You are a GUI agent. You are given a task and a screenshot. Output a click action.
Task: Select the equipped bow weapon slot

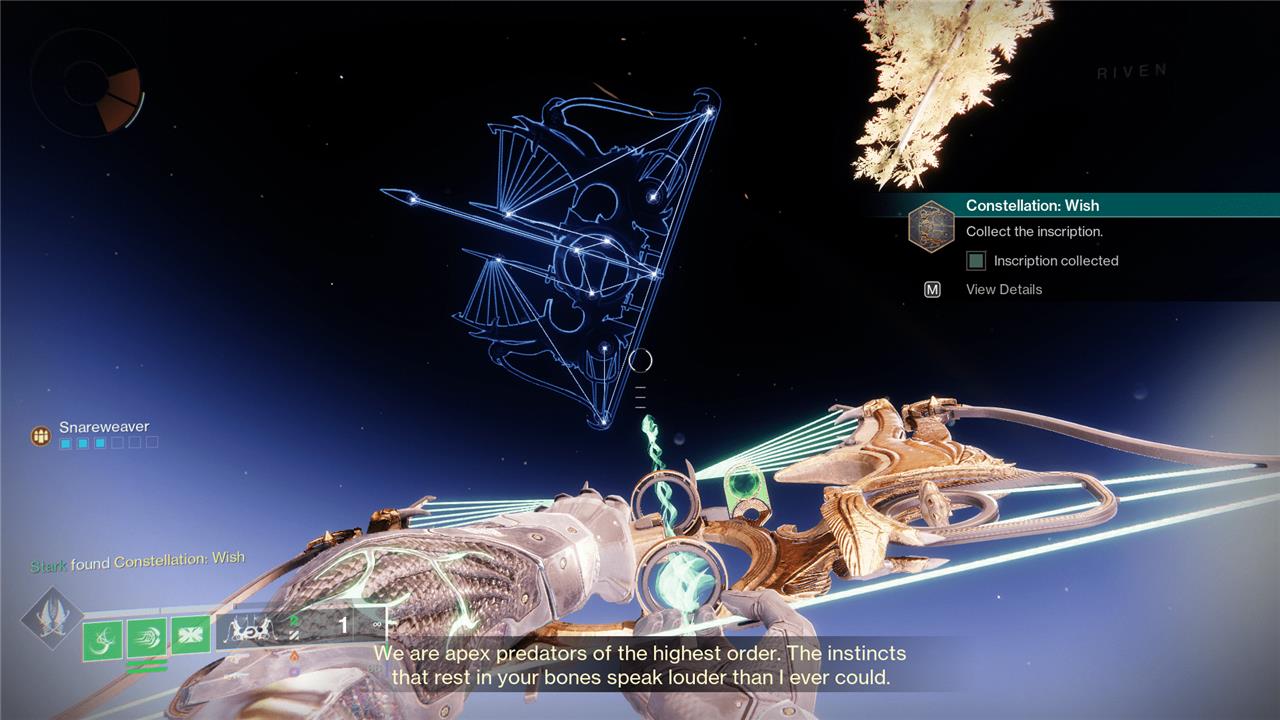[x=300, y=628]
